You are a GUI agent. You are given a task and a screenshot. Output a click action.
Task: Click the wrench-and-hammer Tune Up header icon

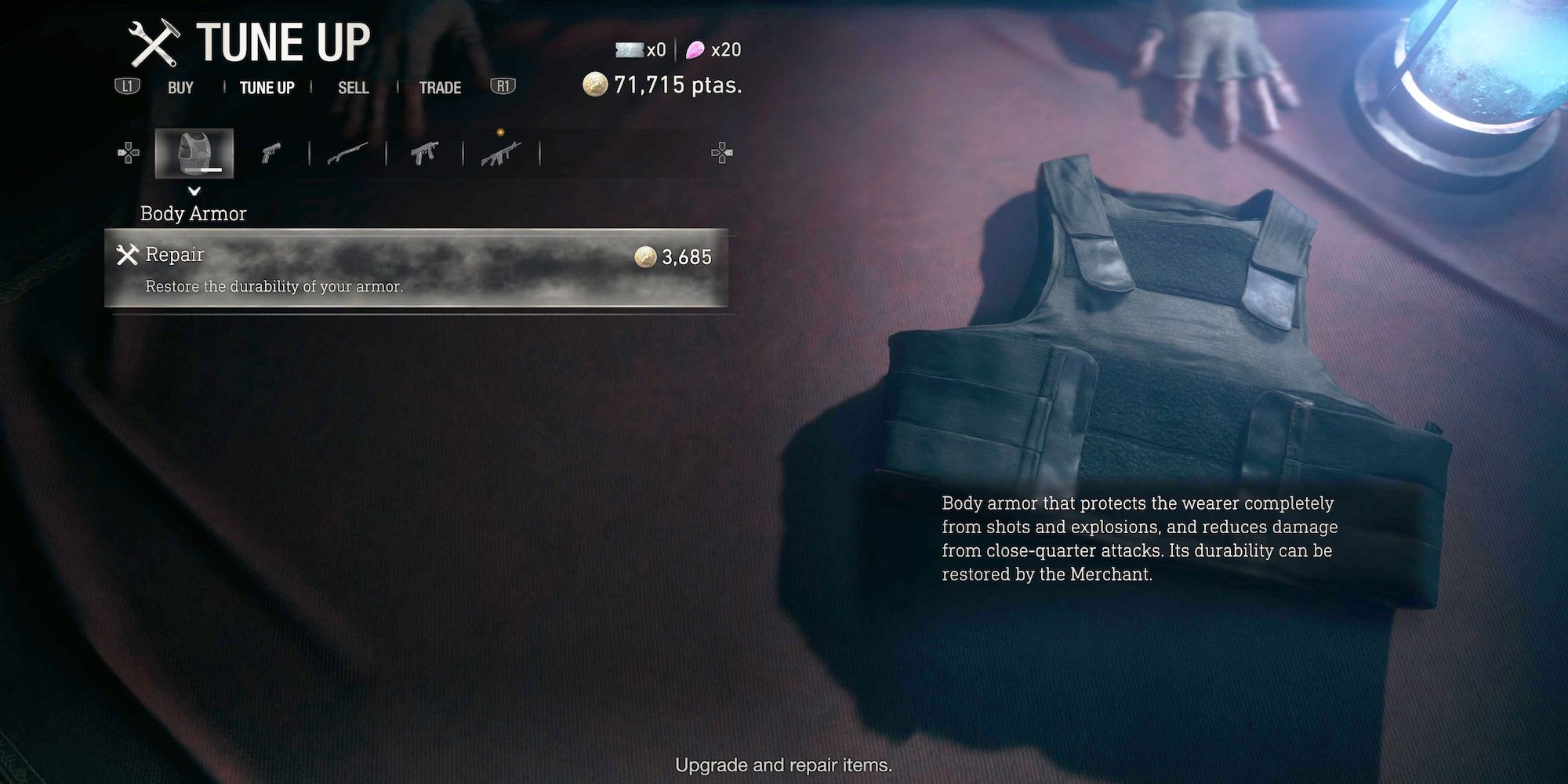click(x=155, y=42)
